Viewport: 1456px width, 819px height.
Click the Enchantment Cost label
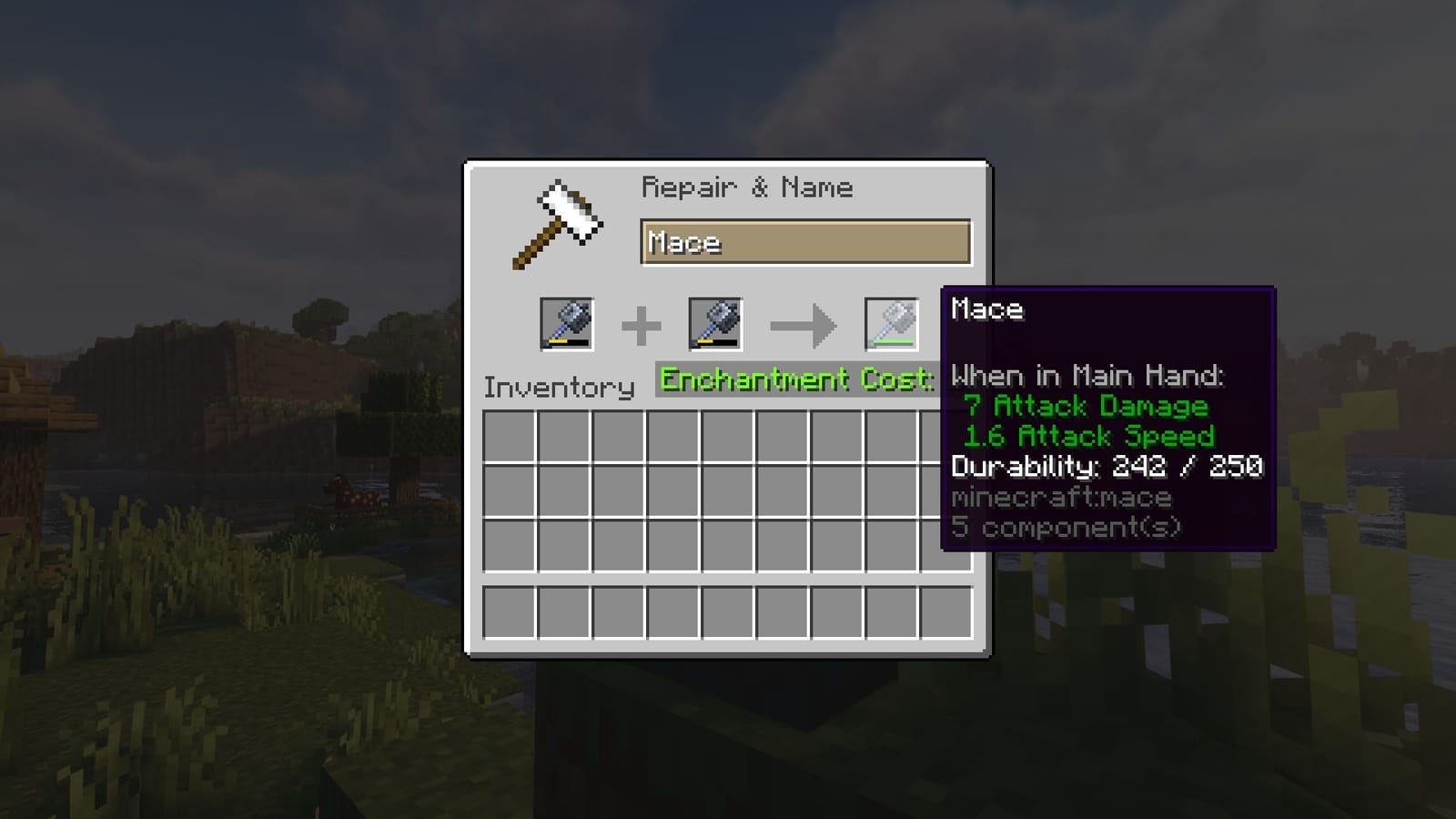[794, 379]
